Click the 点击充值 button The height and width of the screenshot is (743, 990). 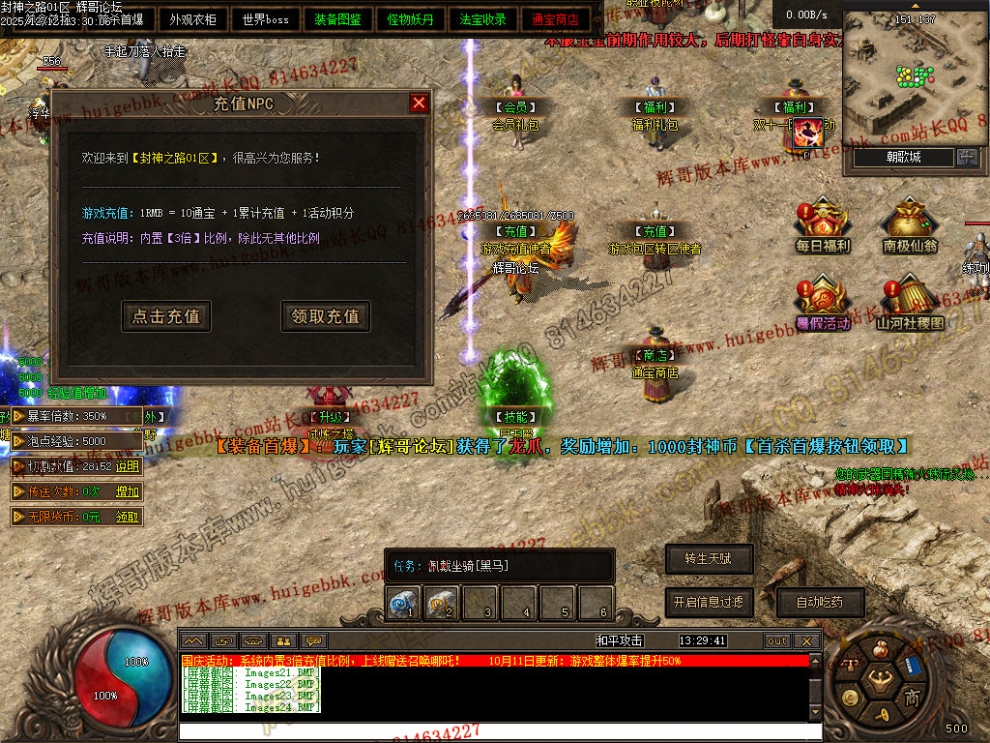pos(166,316)
